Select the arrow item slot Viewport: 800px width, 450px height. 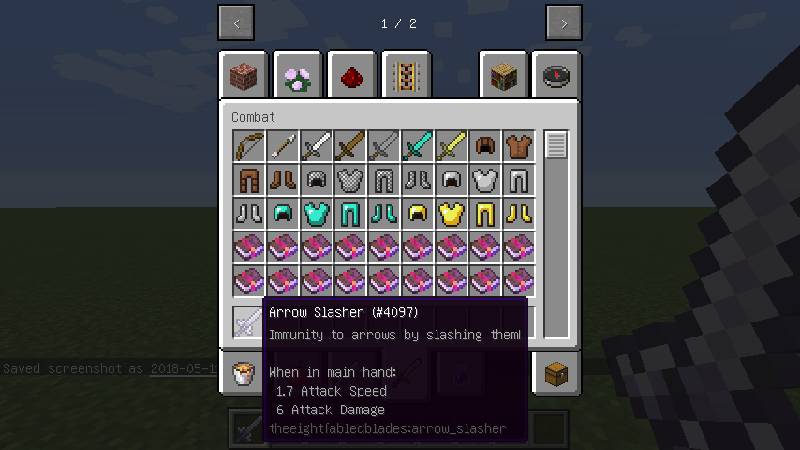283,146
